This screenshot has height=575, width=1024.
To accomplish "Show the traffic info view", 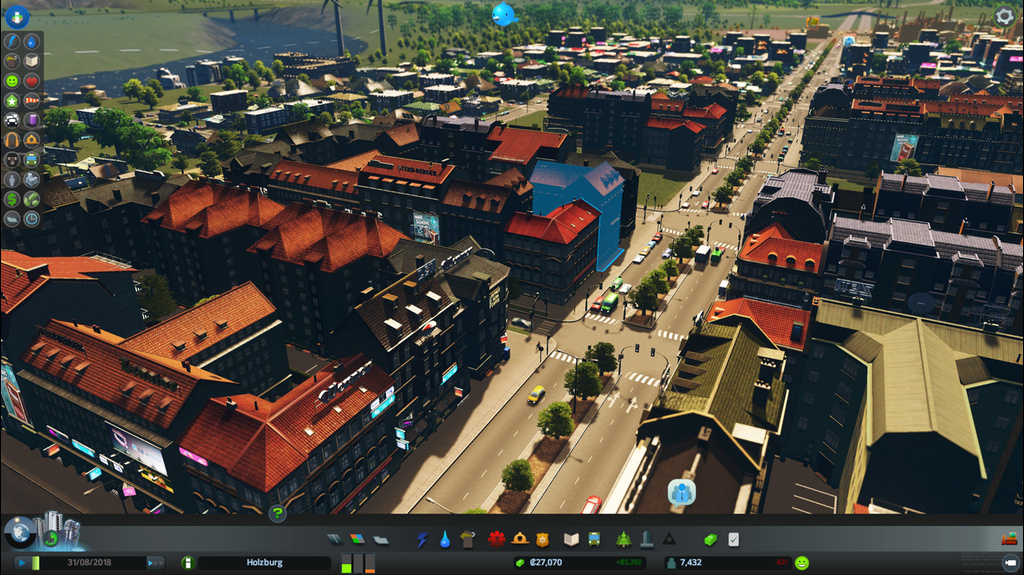I will [12, 119].
